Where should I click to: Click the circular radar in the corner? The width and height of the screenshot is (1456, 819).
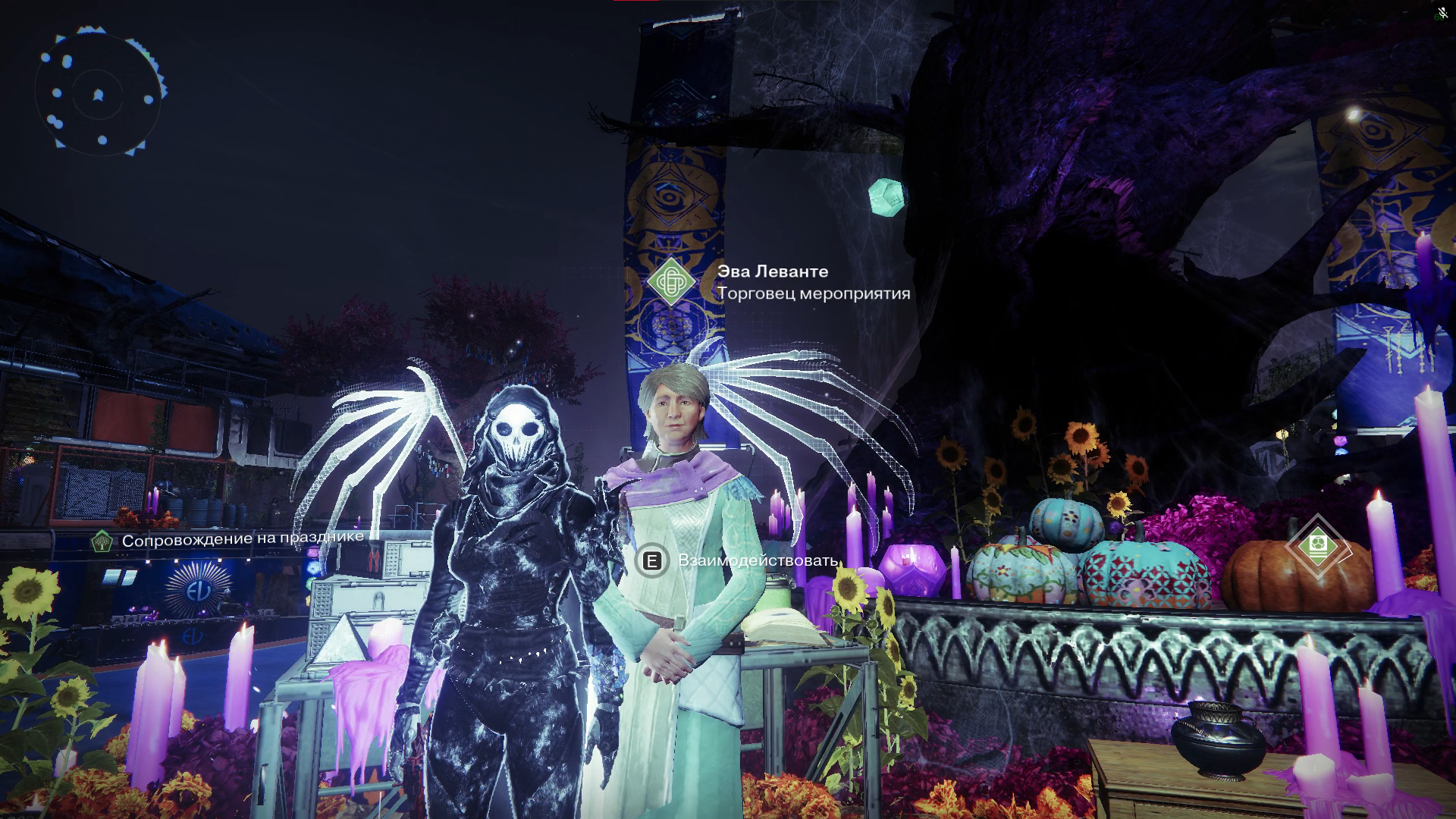coord(98,94)
